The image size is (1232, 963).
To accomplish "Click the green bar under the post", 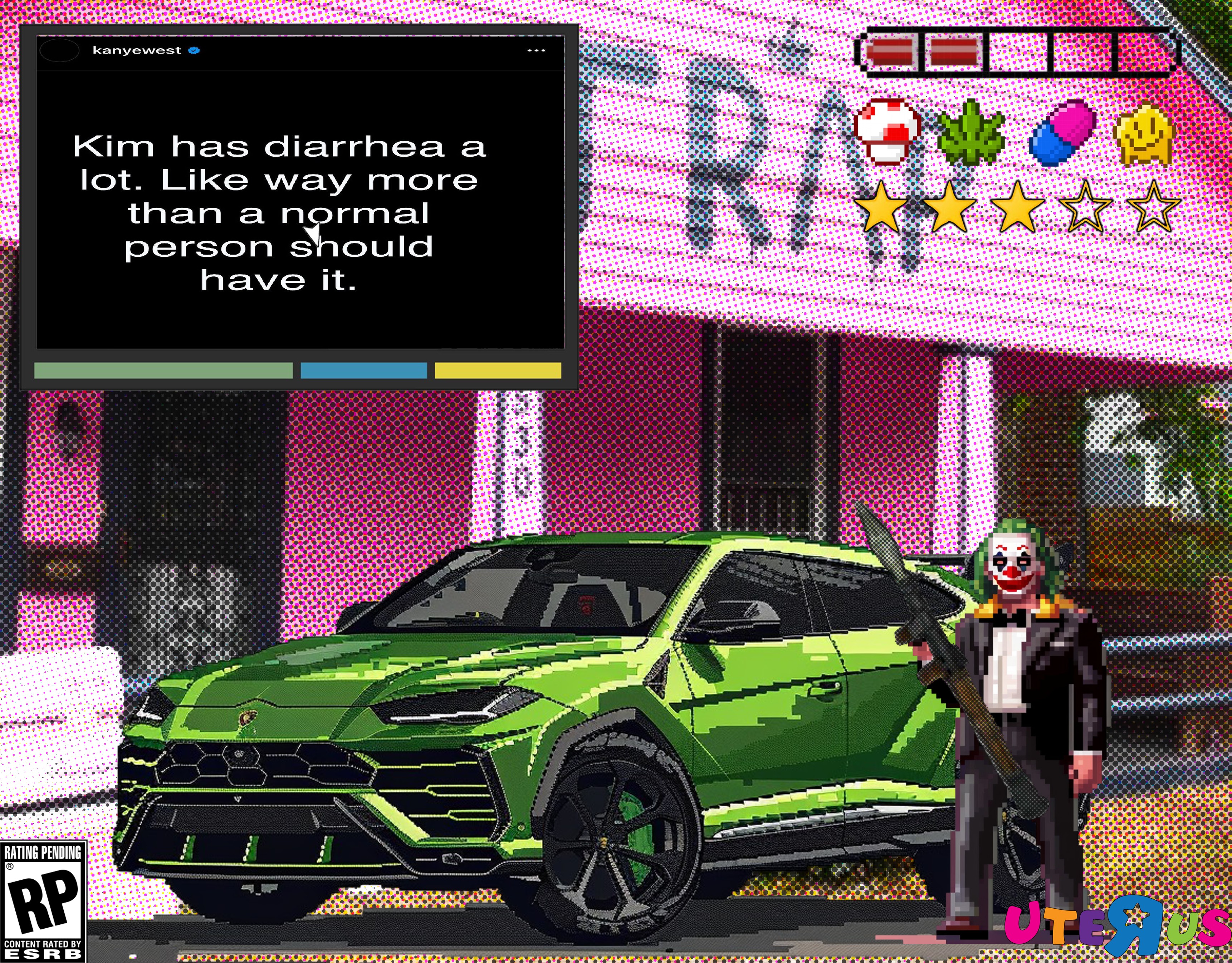I will point(163,370).
